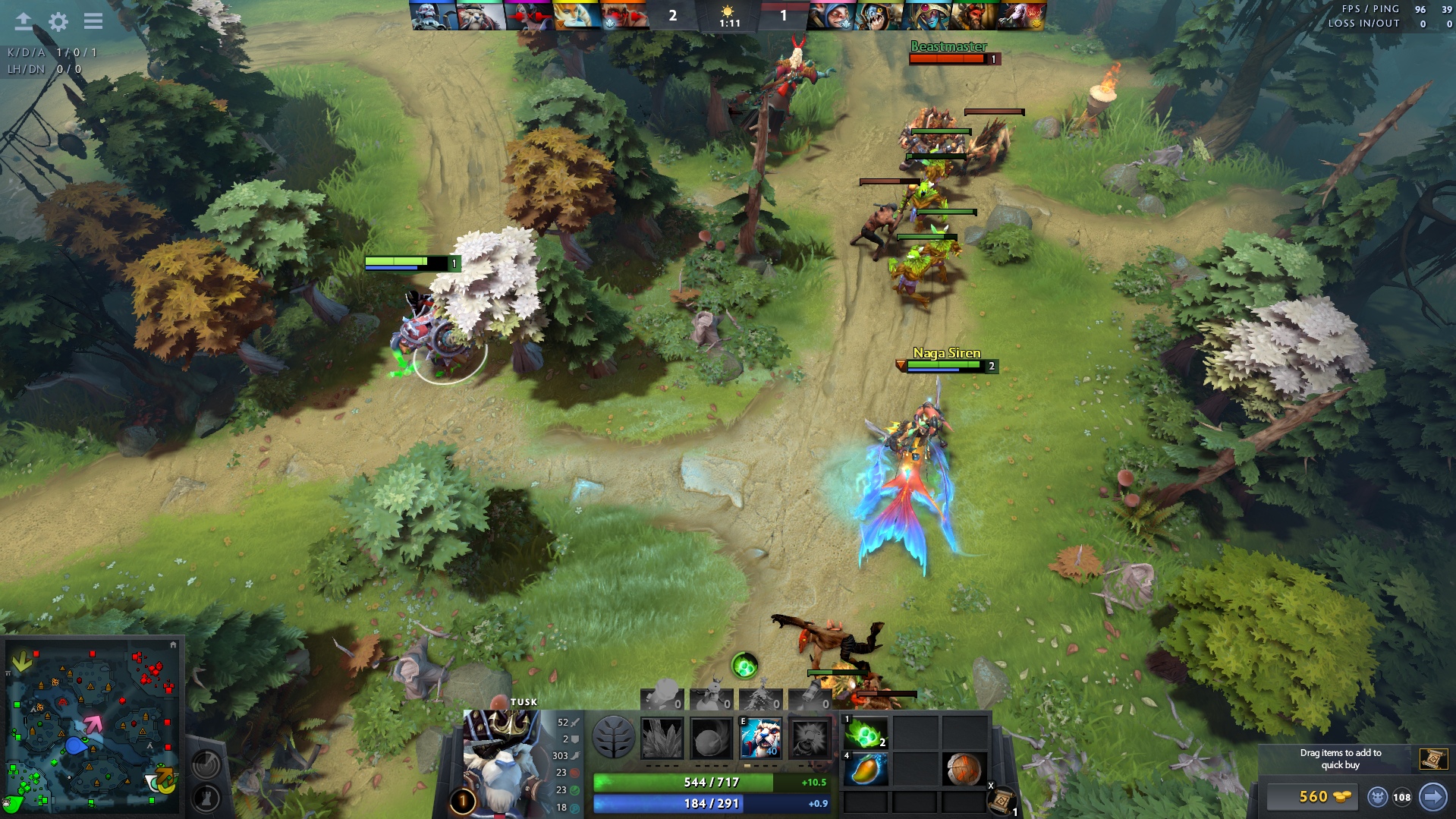The image size is (1456, 819).
Task: Open the settings gear menu
Action: 58,21
